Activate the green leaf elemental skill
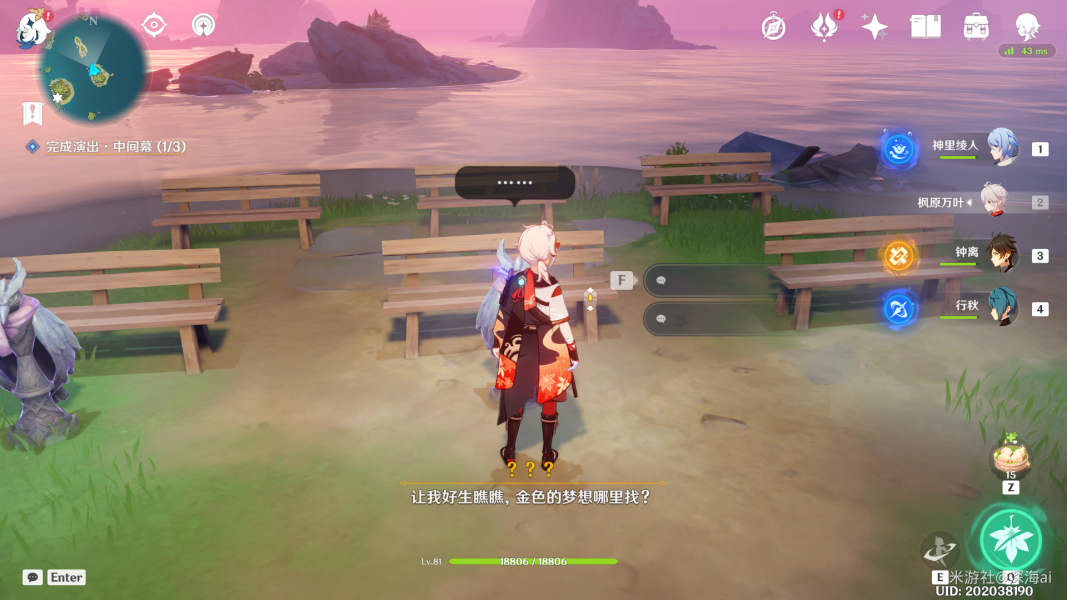The image size is (1067, 600). tap(1010, 540)
